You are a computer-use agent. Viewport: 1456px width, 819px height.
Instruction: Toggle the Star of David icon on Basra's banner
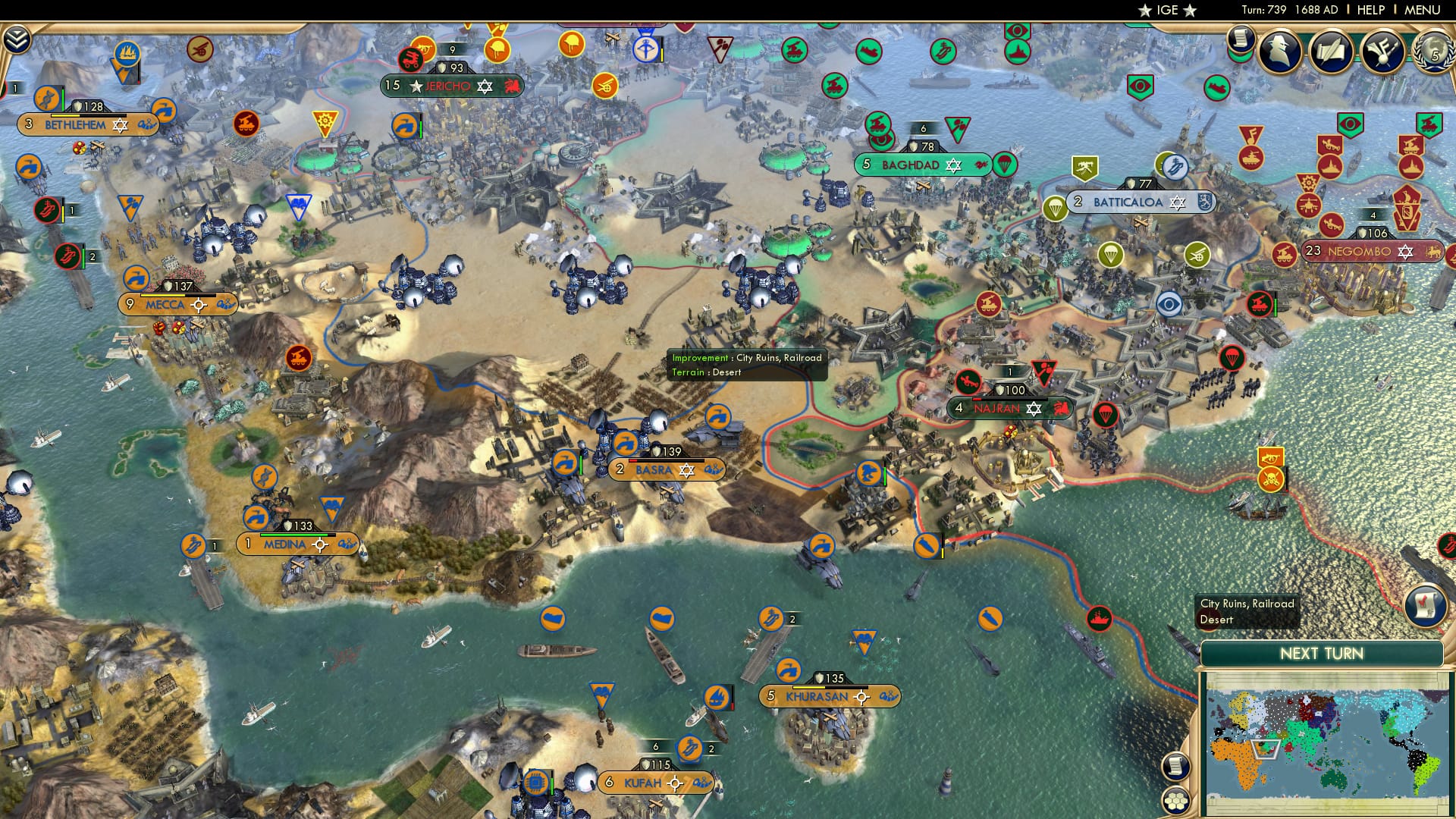[x=687, y=470]
